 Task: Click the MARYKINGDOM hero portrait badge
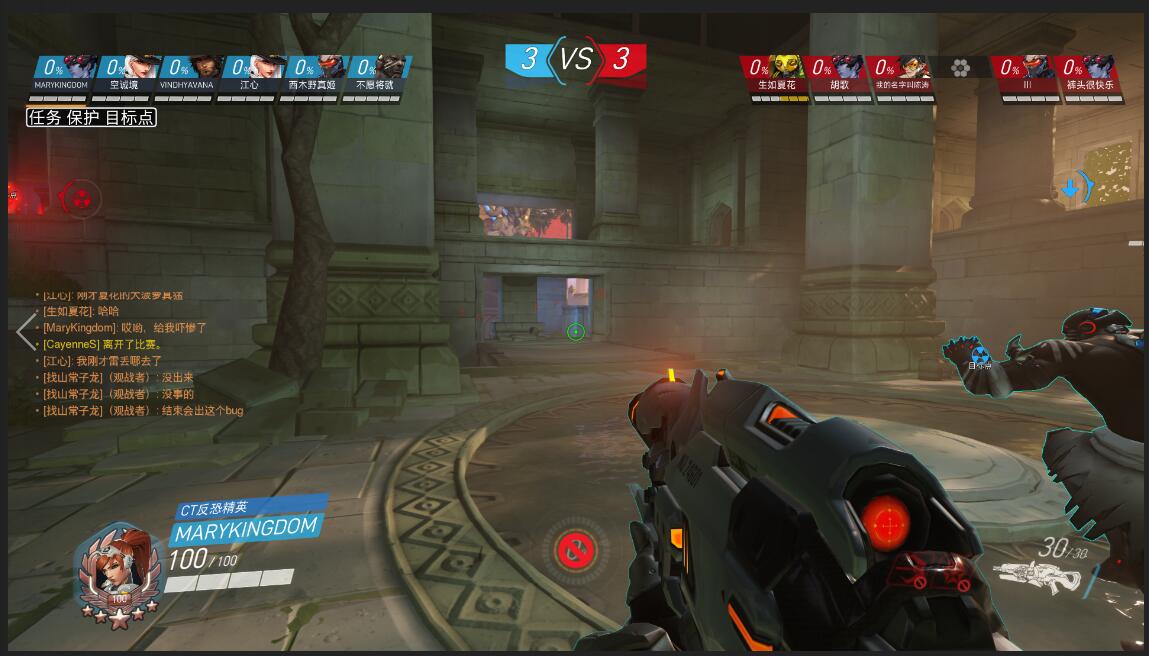tap(121, 572)
